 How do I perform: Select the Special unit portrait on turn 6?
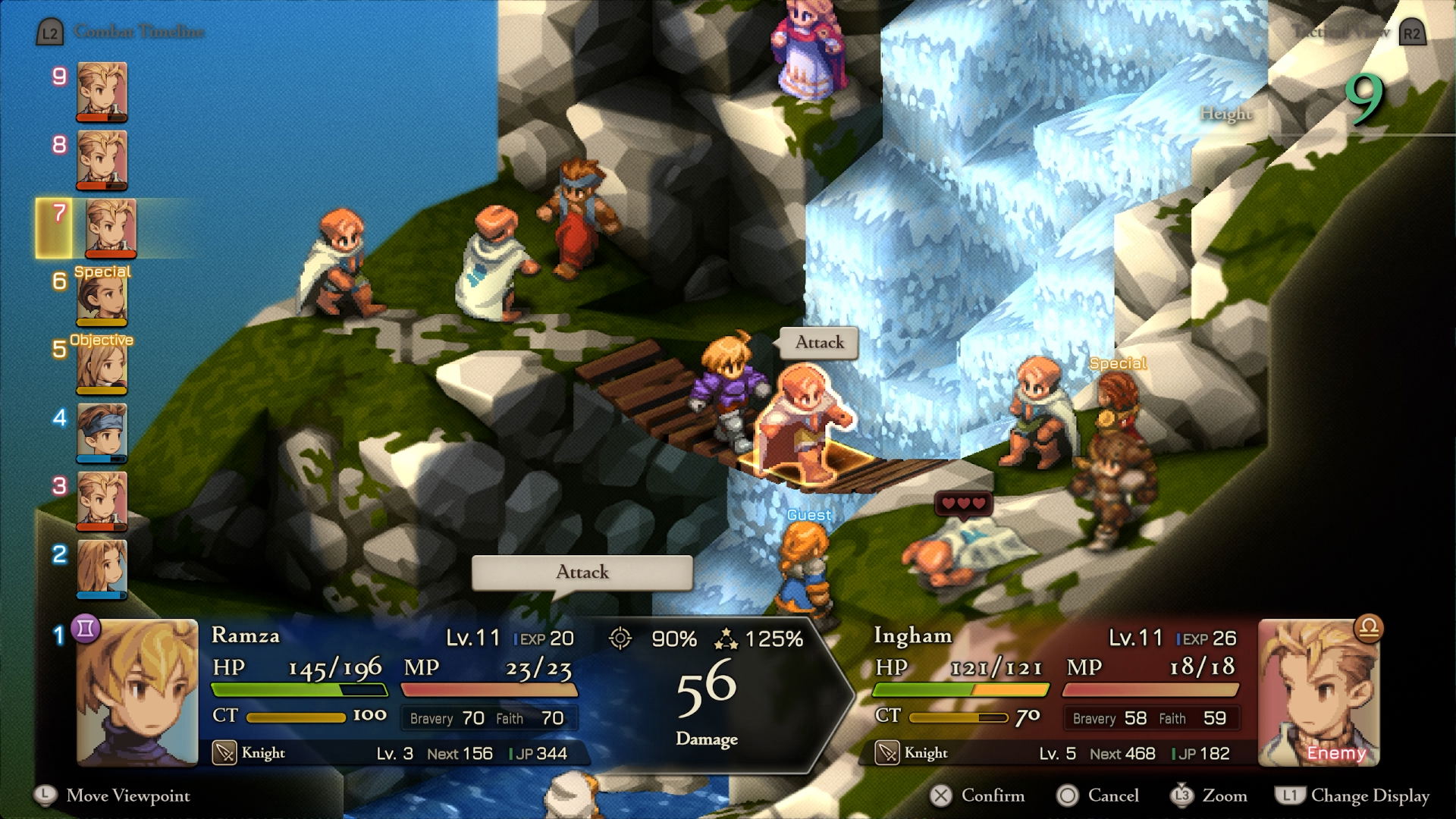(102, 300)
